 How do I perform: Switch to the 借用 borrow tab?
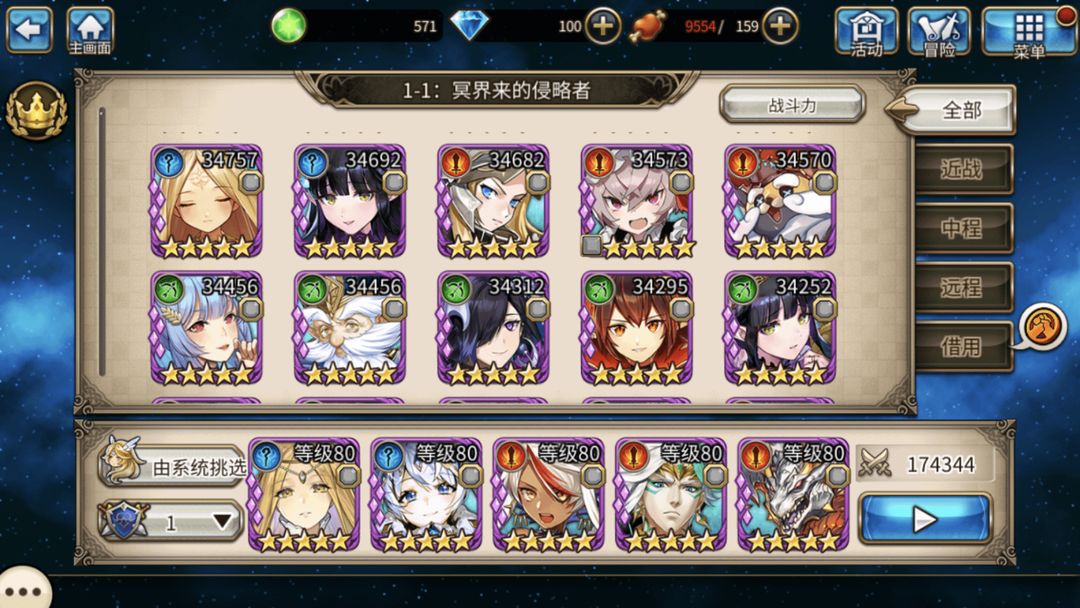click(x=961, y=346)
